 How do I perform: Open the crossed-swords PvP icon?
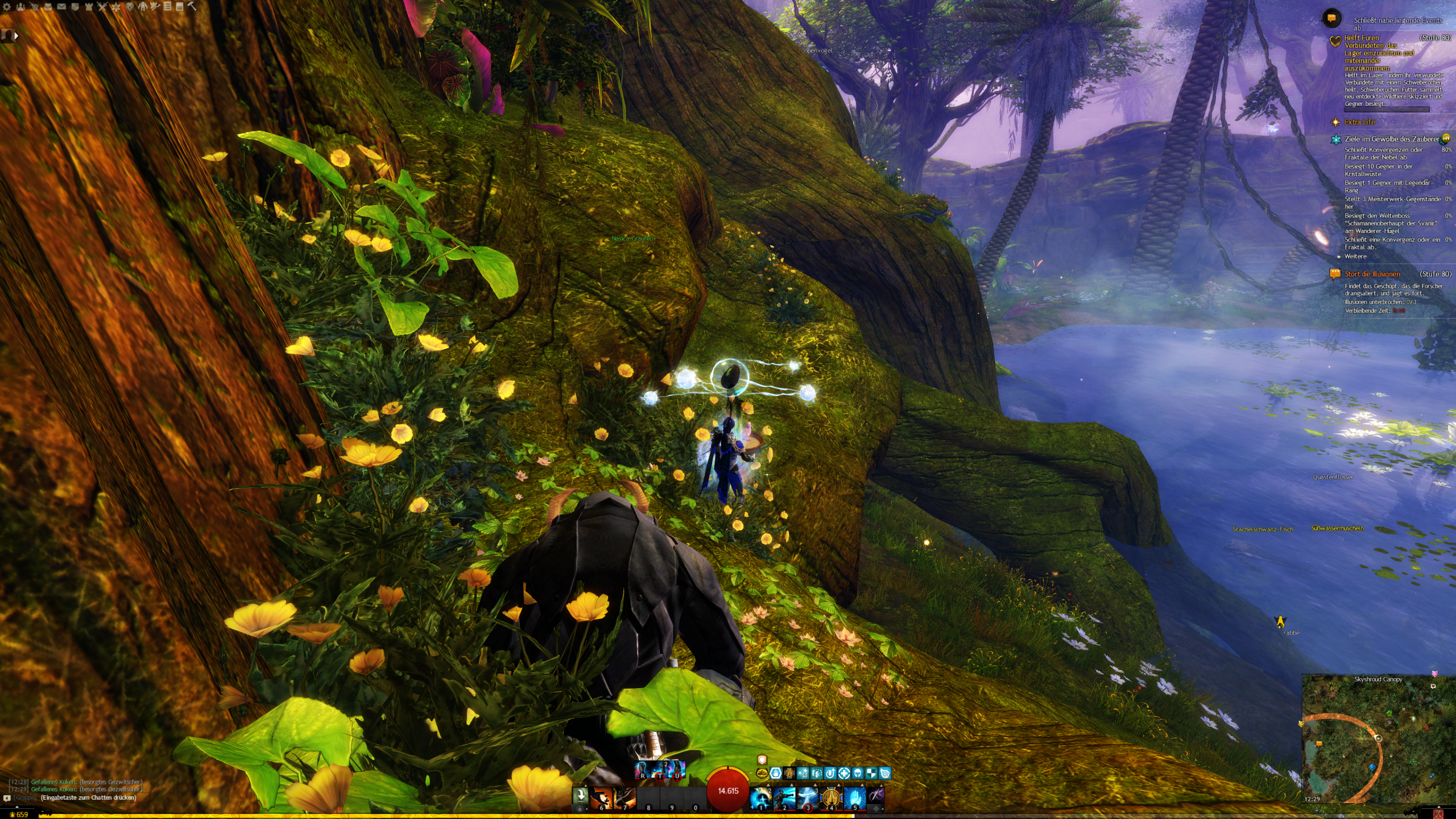[102, 7]
